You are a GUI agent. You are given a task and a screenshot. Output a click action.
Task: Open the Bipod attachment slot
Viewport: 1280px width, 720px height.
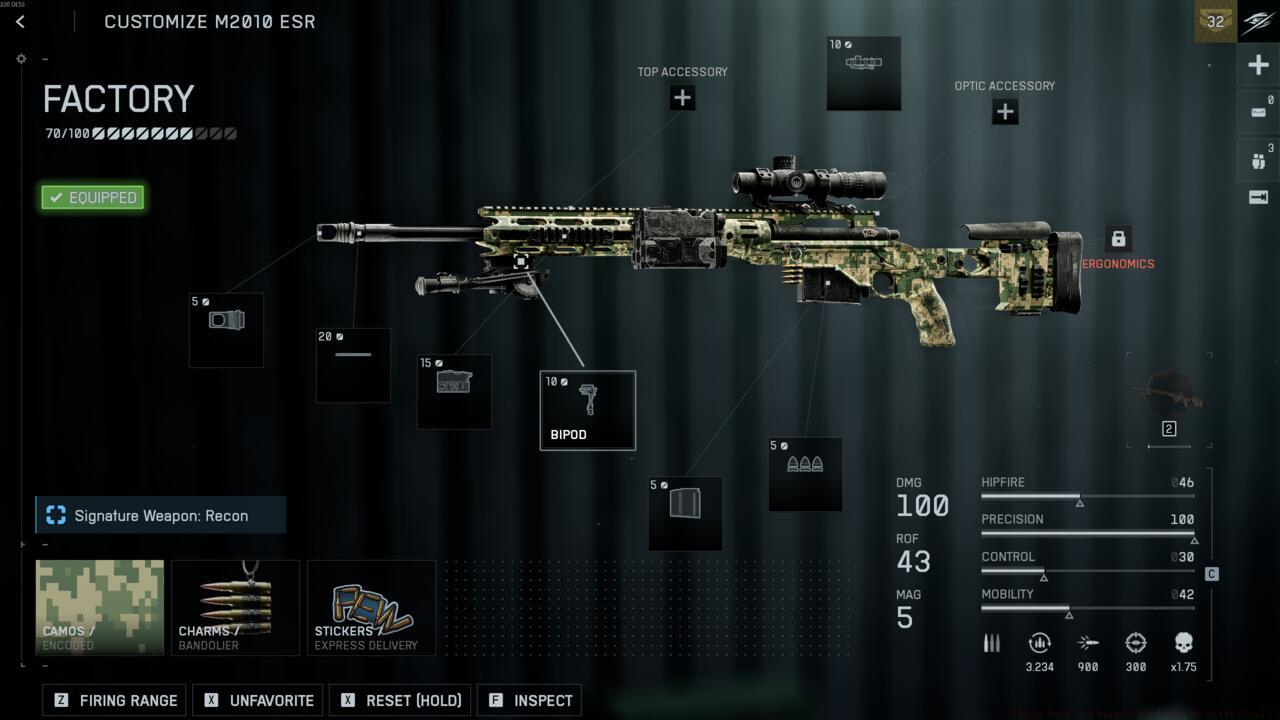[587, 410]
